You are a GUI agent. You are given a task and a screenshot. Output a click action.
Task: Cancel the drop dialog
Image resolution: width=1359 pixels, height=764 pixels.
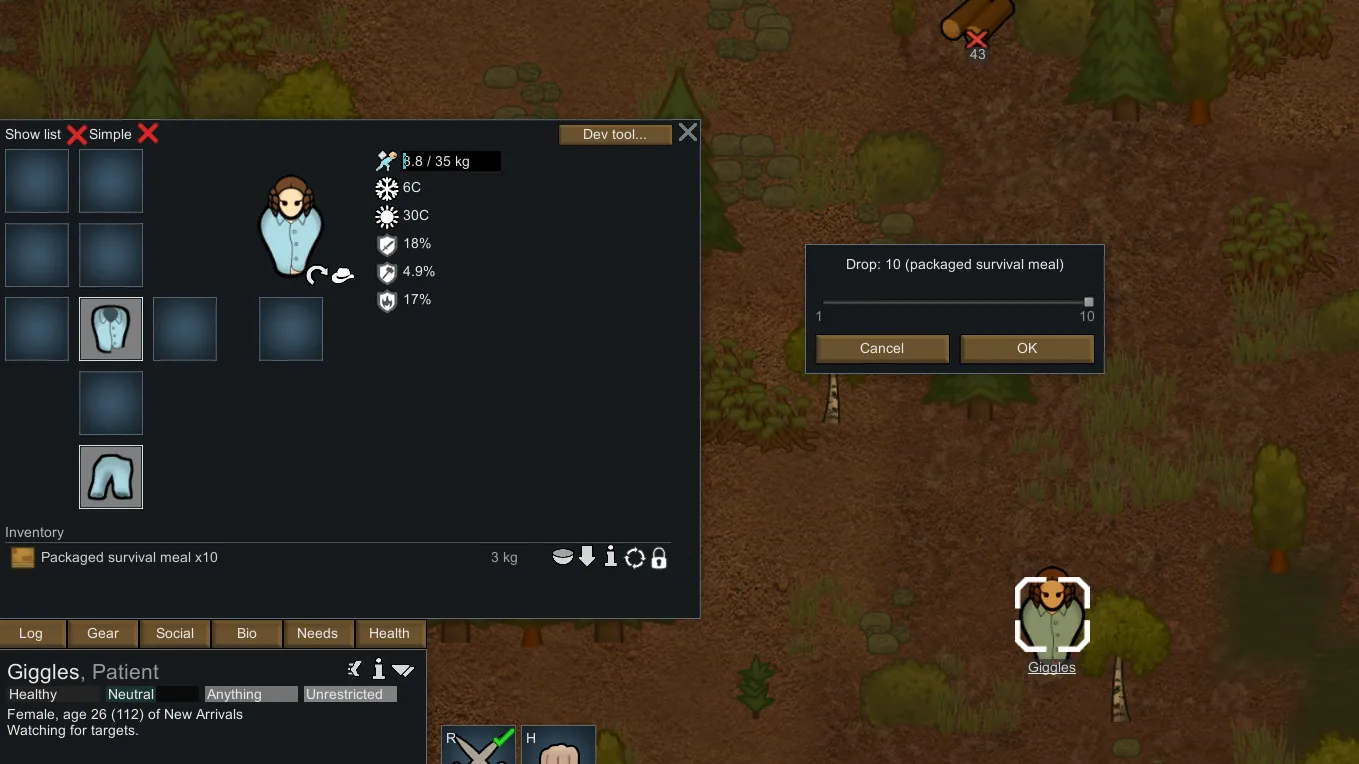[x=882, y=348]
